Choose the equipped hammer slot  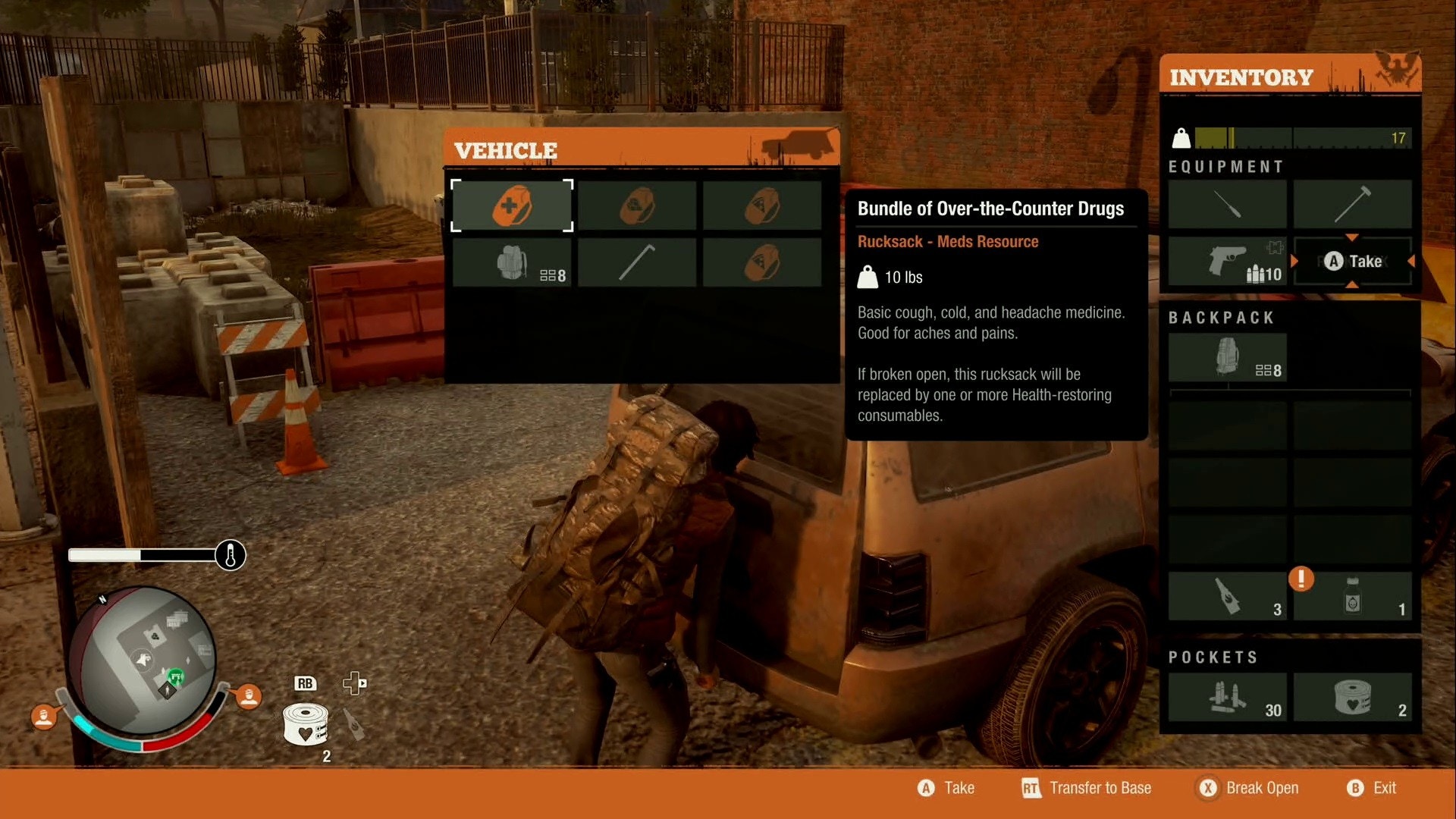click(x=1352, y=205)
